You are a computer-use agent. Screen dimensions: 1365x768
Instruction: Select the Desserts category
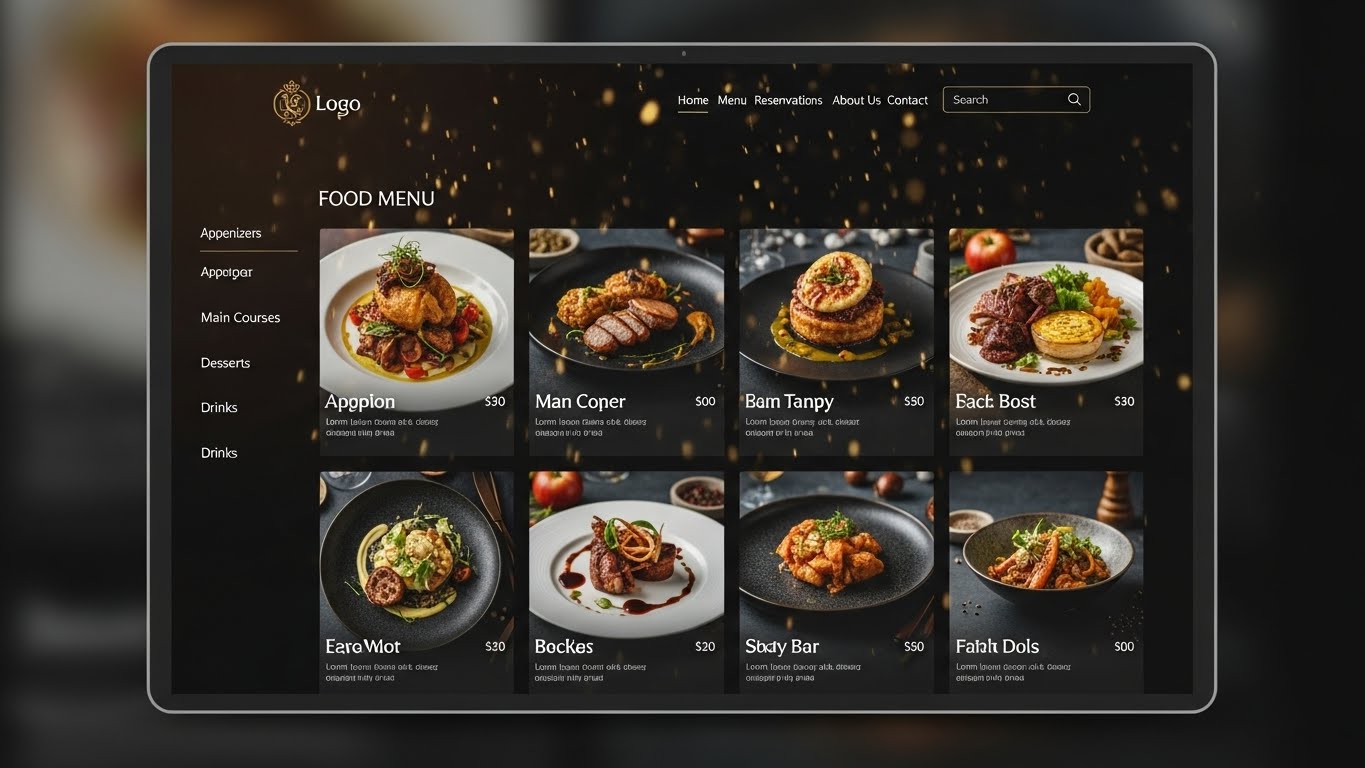point(225,362)
